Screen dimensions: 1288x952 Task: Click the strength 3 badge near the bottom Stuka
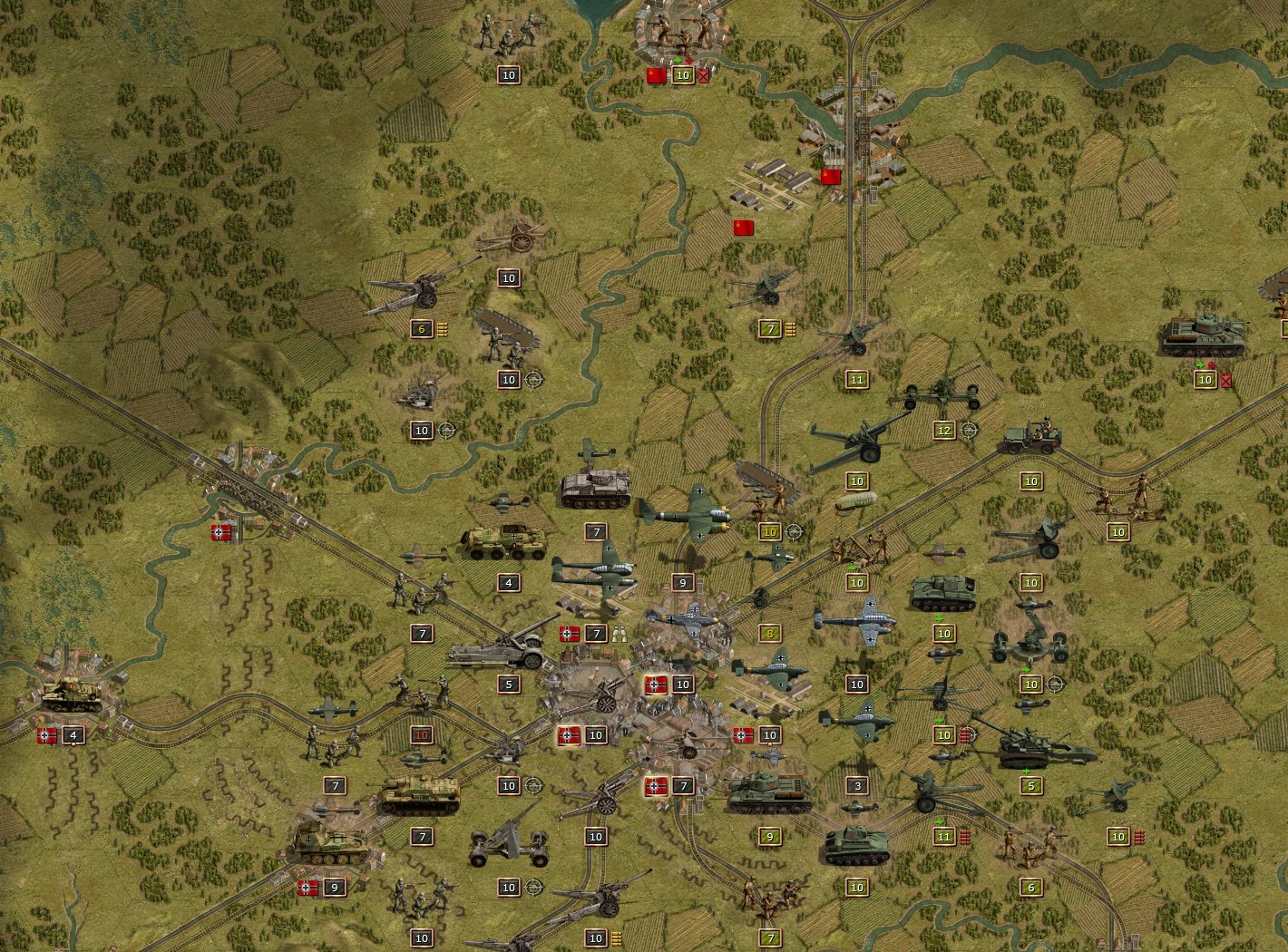point(857,786)
